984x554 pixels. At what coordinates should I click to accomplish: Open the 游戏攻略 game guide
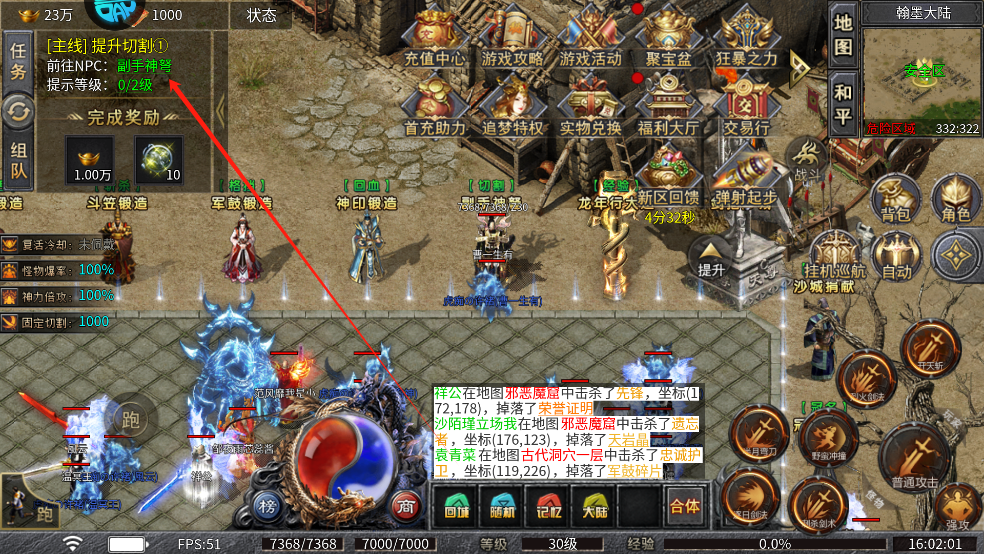tap(515, 40)
